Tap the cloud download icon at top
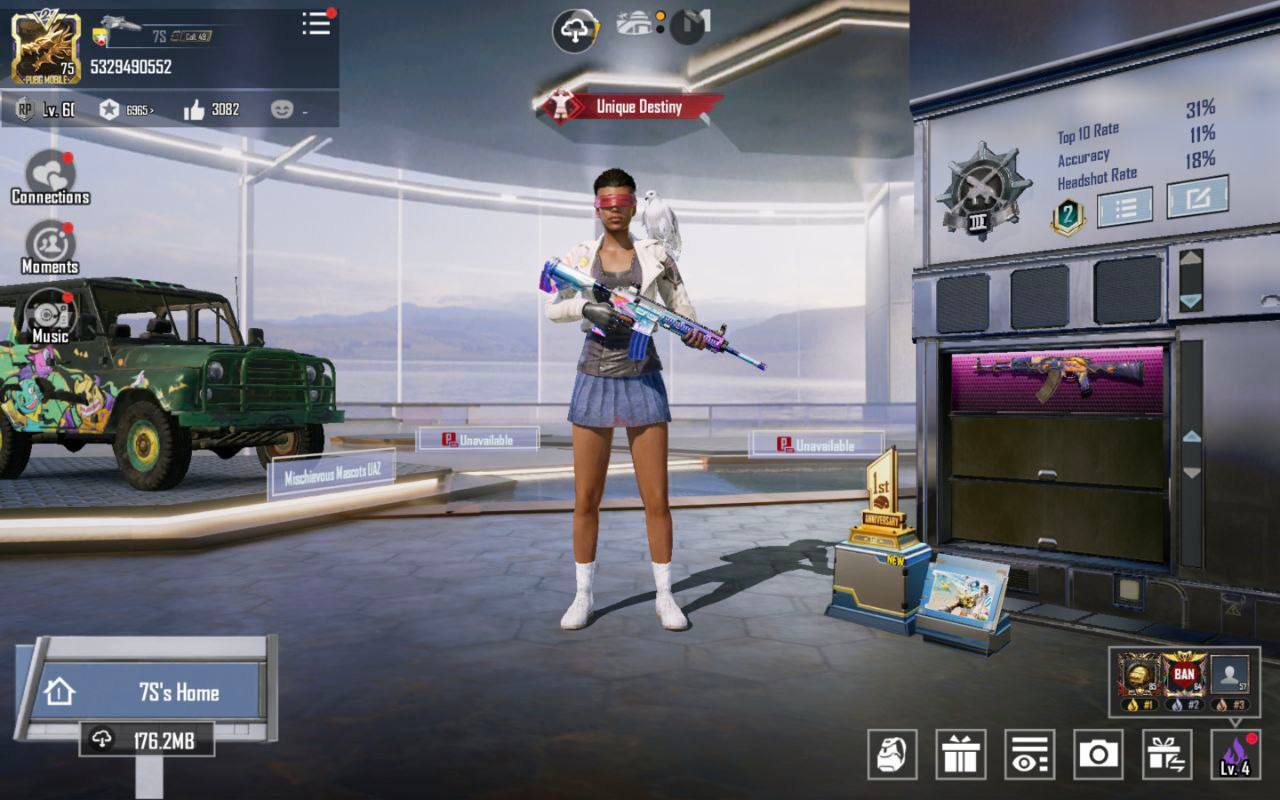Screen dimensions: 1280x800 tap(575, 31)
